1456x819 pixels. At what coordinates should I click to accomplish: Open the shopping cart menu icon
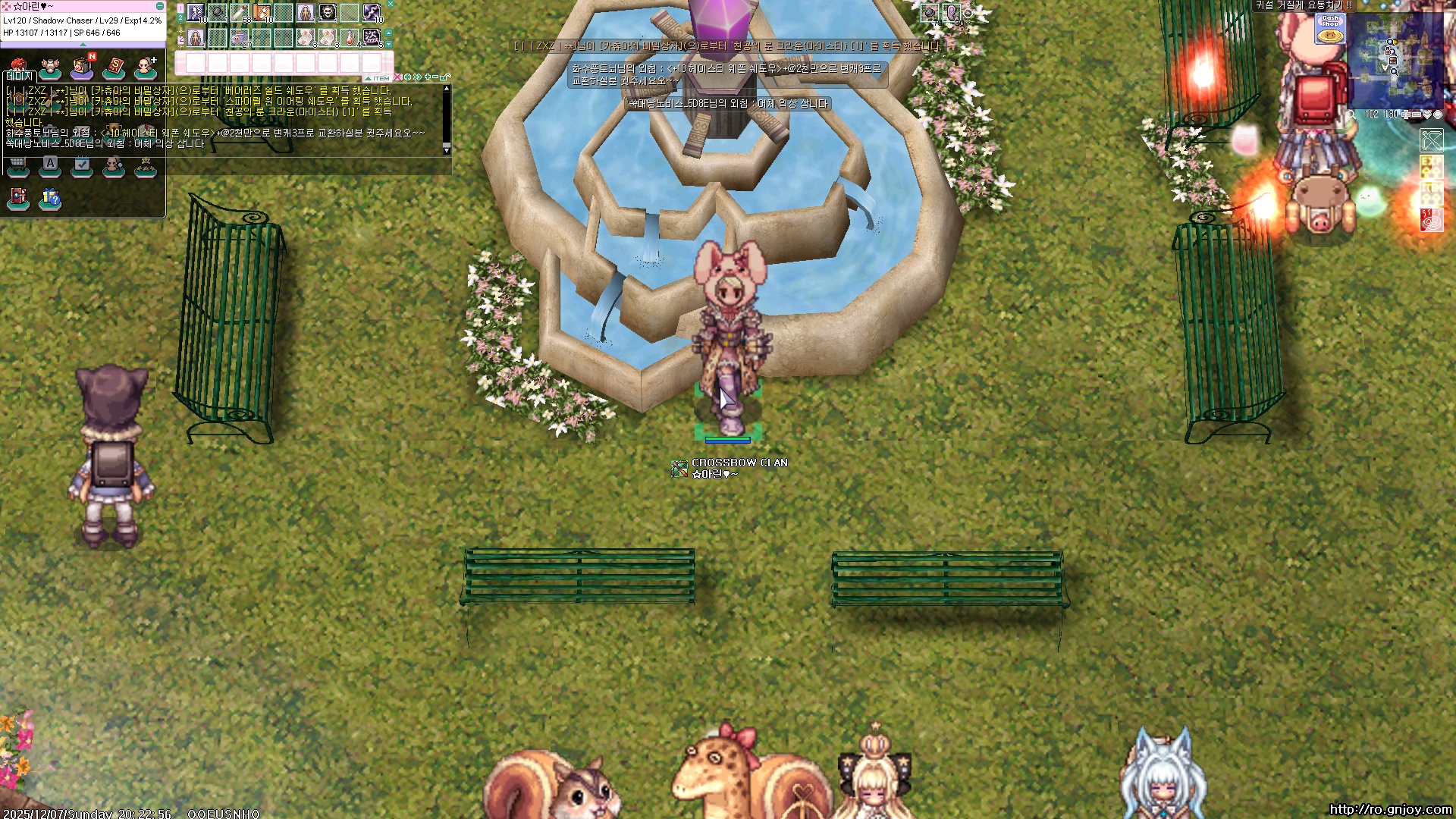coord(17,166)
